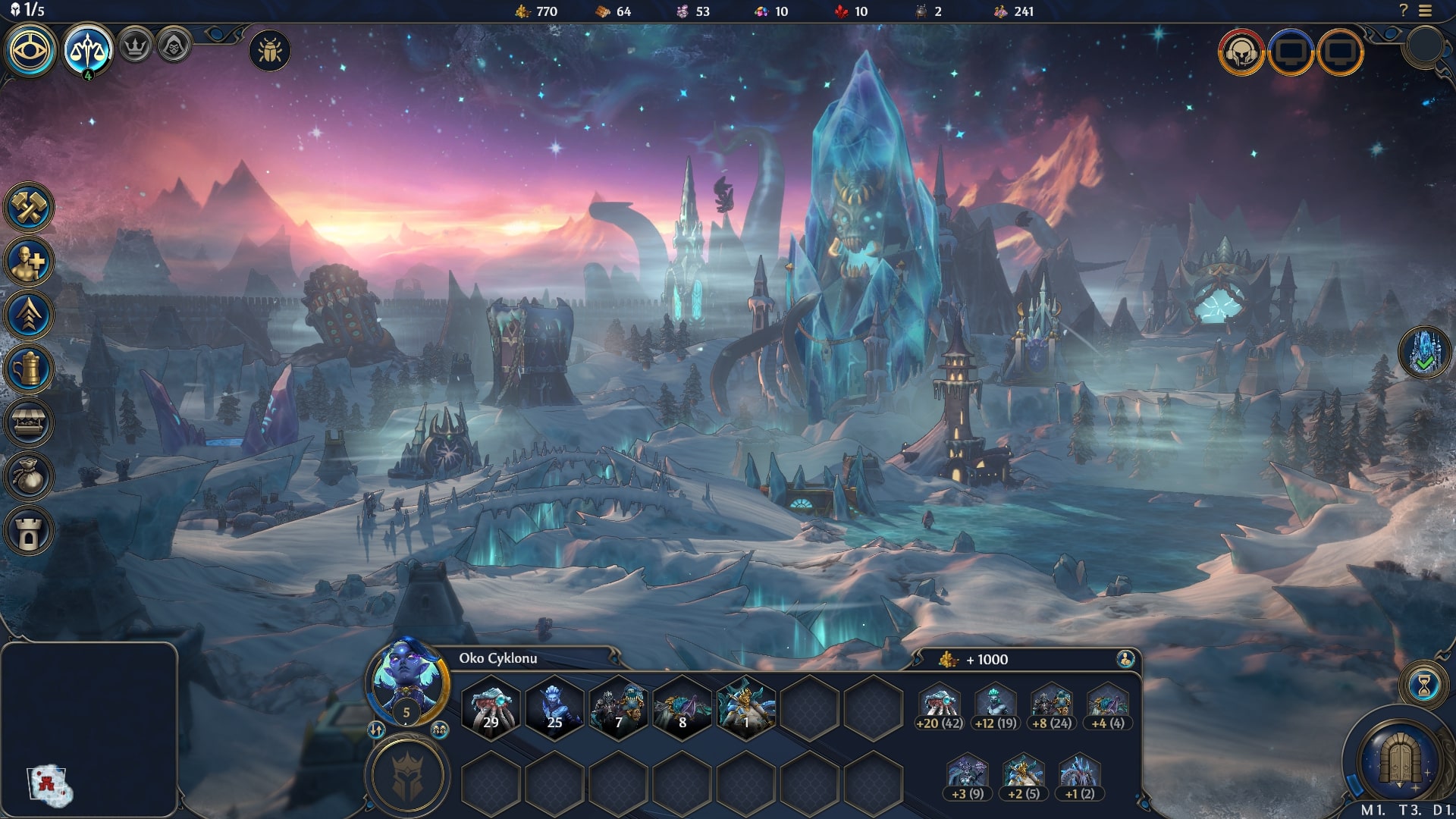This screenshot has width=1456, height=819.
Task: Click the hourglass end turn button
Action: point(1424,686)
